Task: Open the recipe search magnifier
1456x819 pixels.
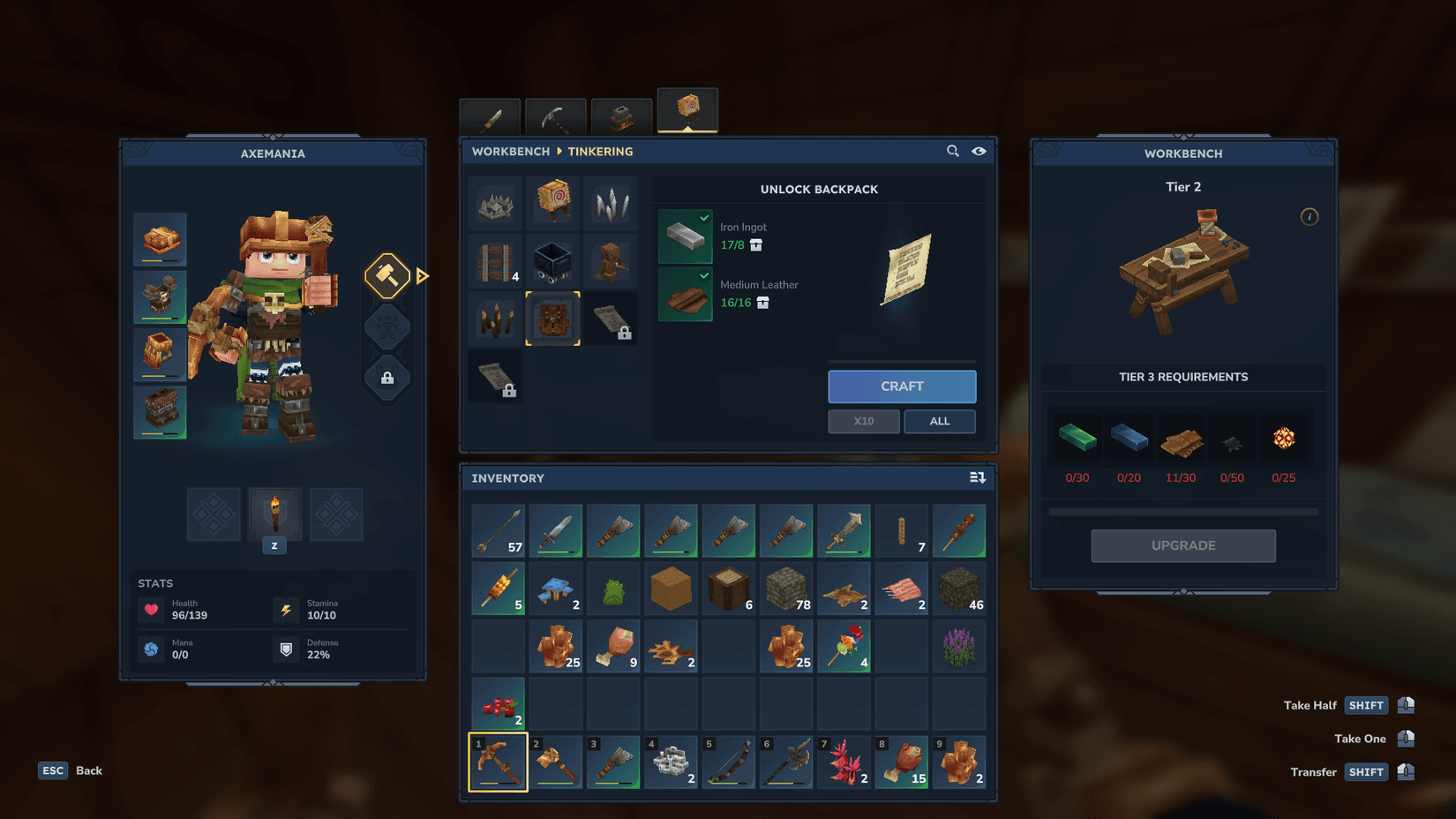Action: click(x=952, y=151)
